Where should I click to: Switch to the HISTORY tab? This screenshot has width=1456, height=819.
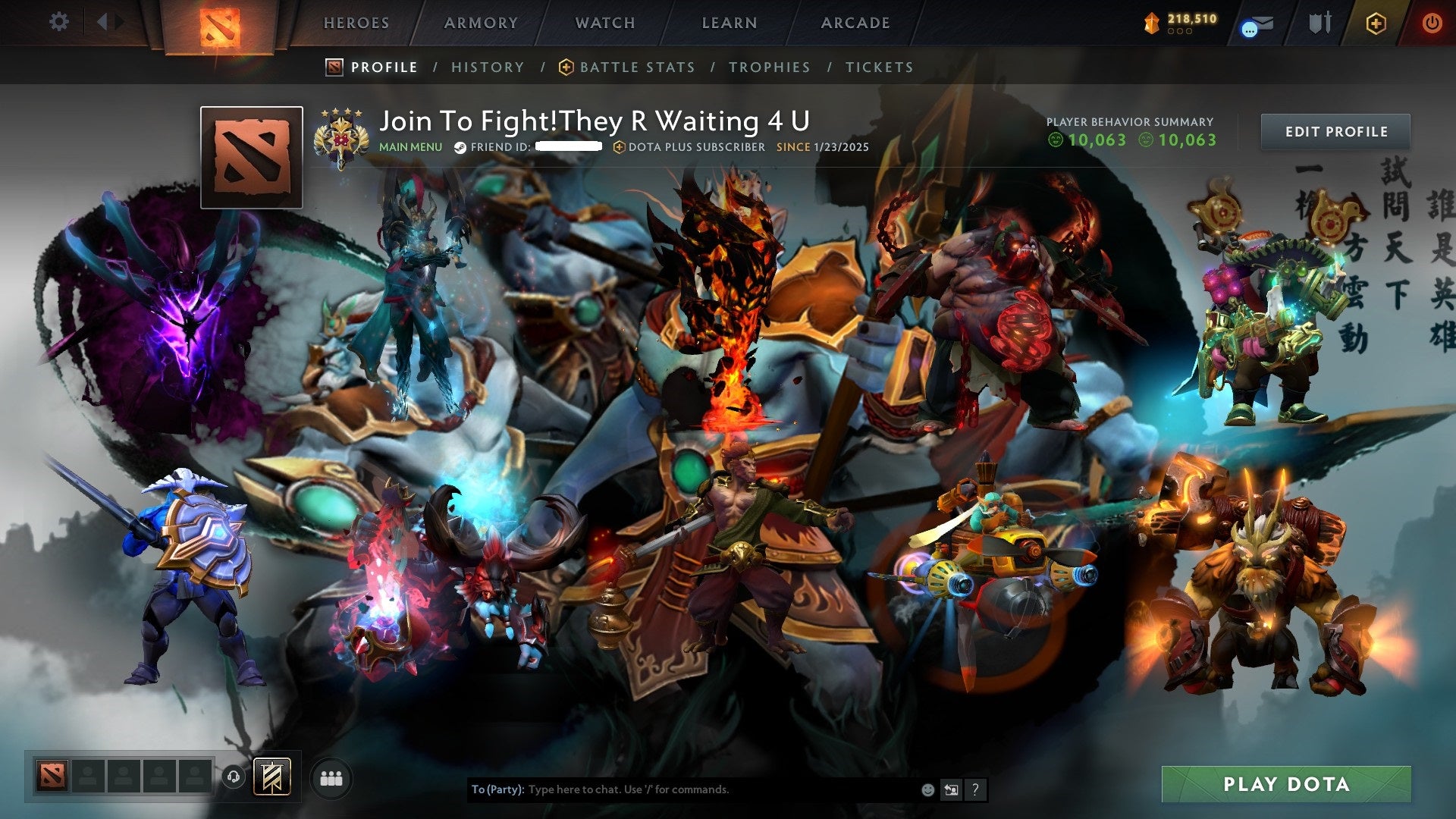point(488,67)
